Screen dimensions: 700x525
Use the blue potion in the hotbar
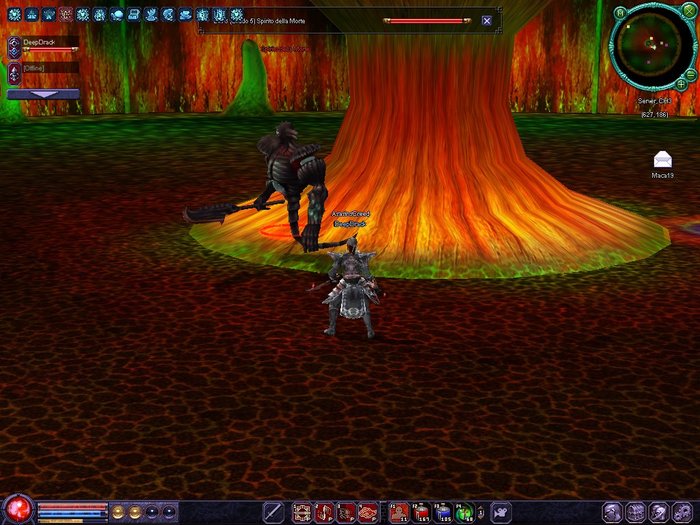point(443,512)
